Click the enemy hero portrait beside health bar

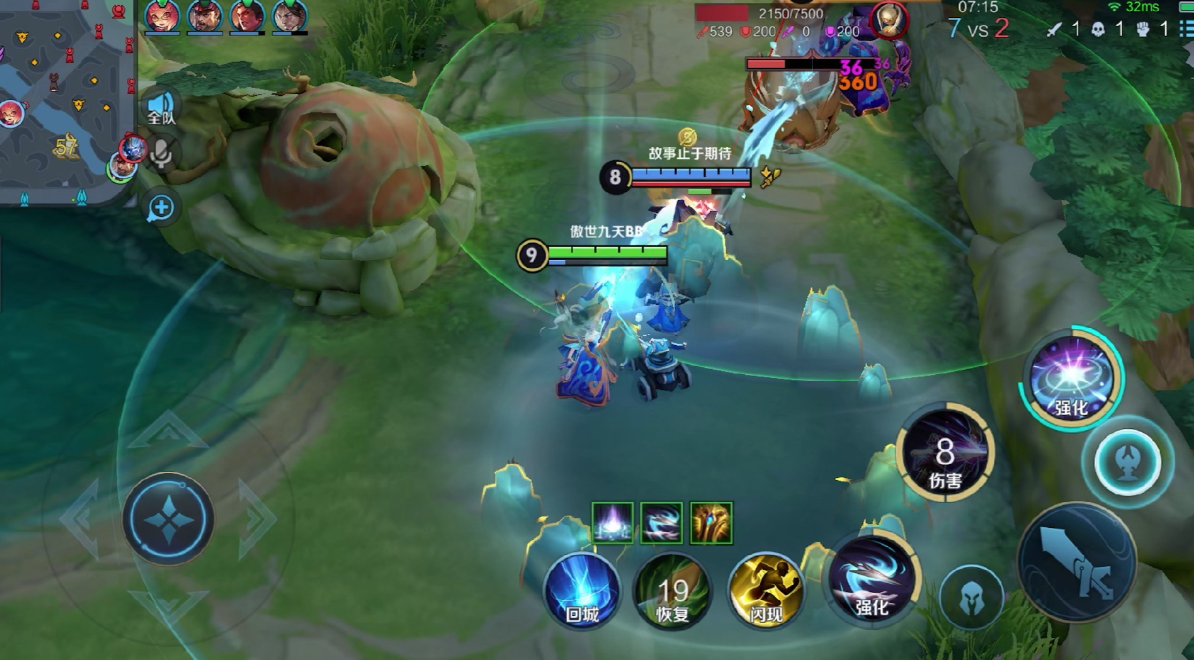885,18
